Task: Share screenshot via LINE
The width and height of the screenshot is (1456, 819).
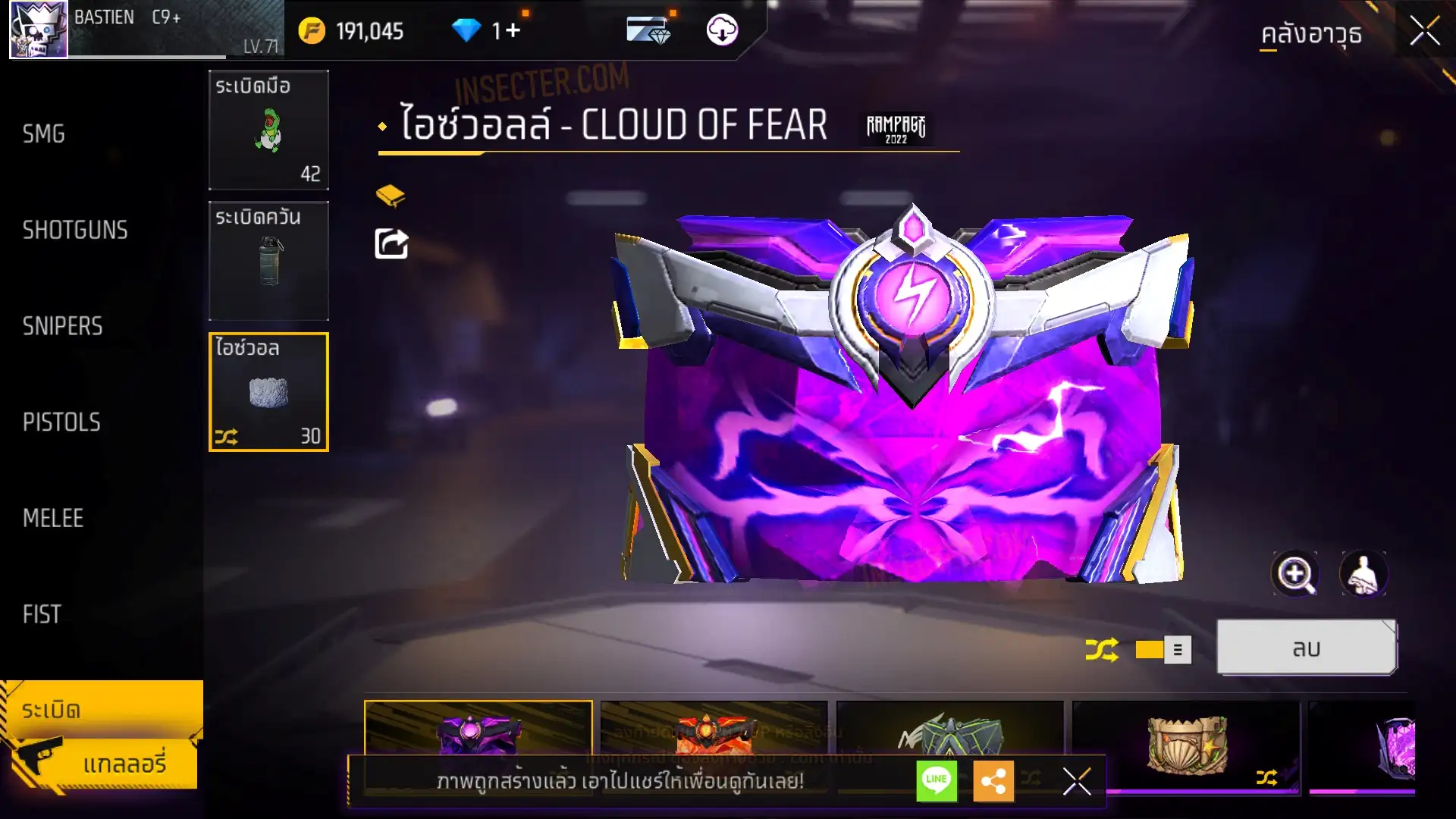Action: (937, 780)
